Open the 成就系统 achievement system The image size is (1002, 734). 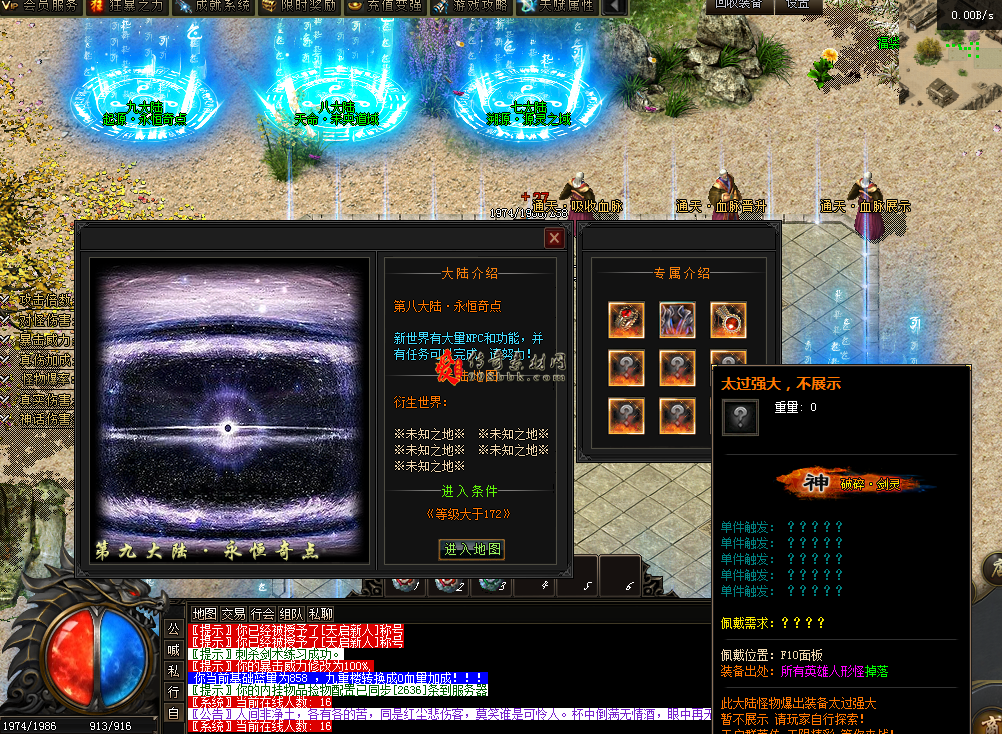212,6
